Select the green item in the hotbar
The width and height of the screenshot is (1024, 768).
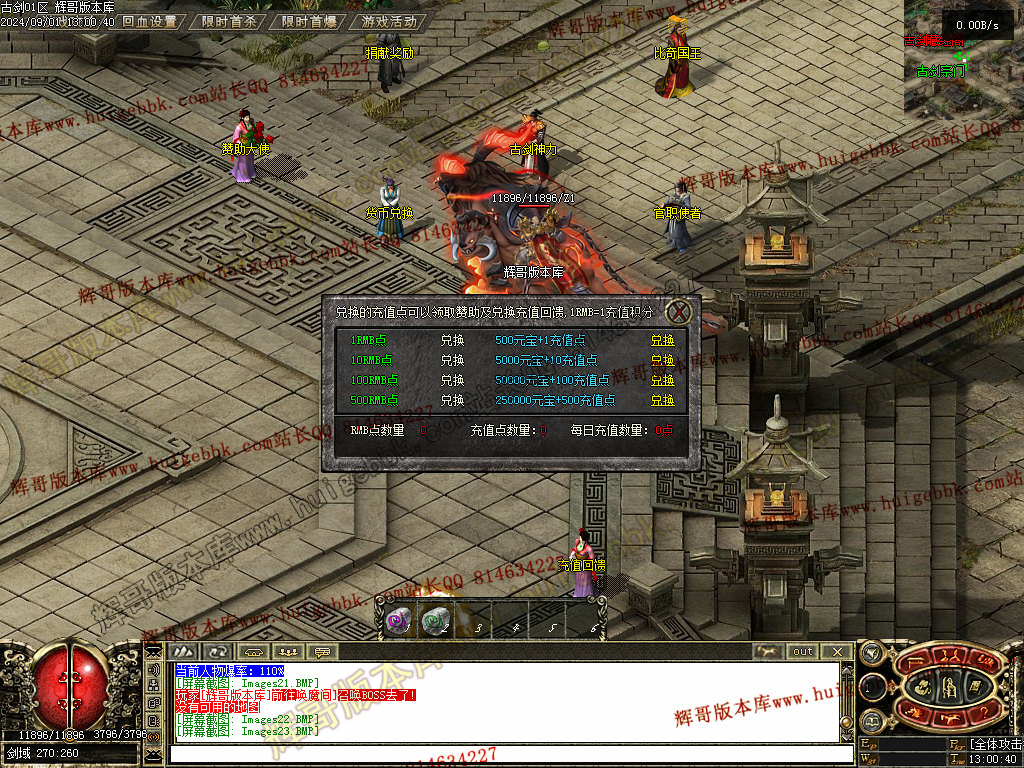(434, 621)
